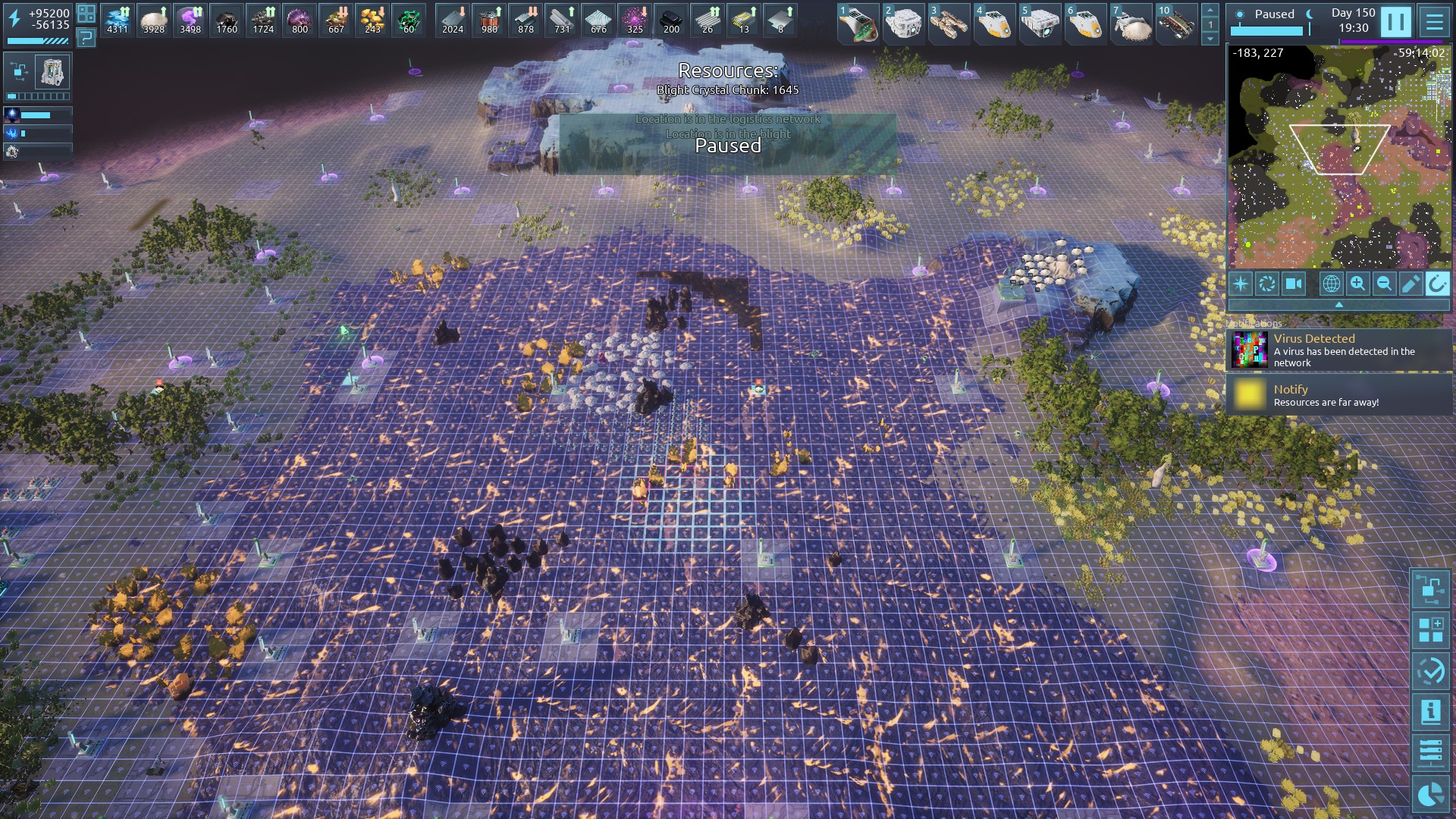Toggle the camera icon below the minimap
This screenshot has height=819, width=1456.
click(1293, 284)
